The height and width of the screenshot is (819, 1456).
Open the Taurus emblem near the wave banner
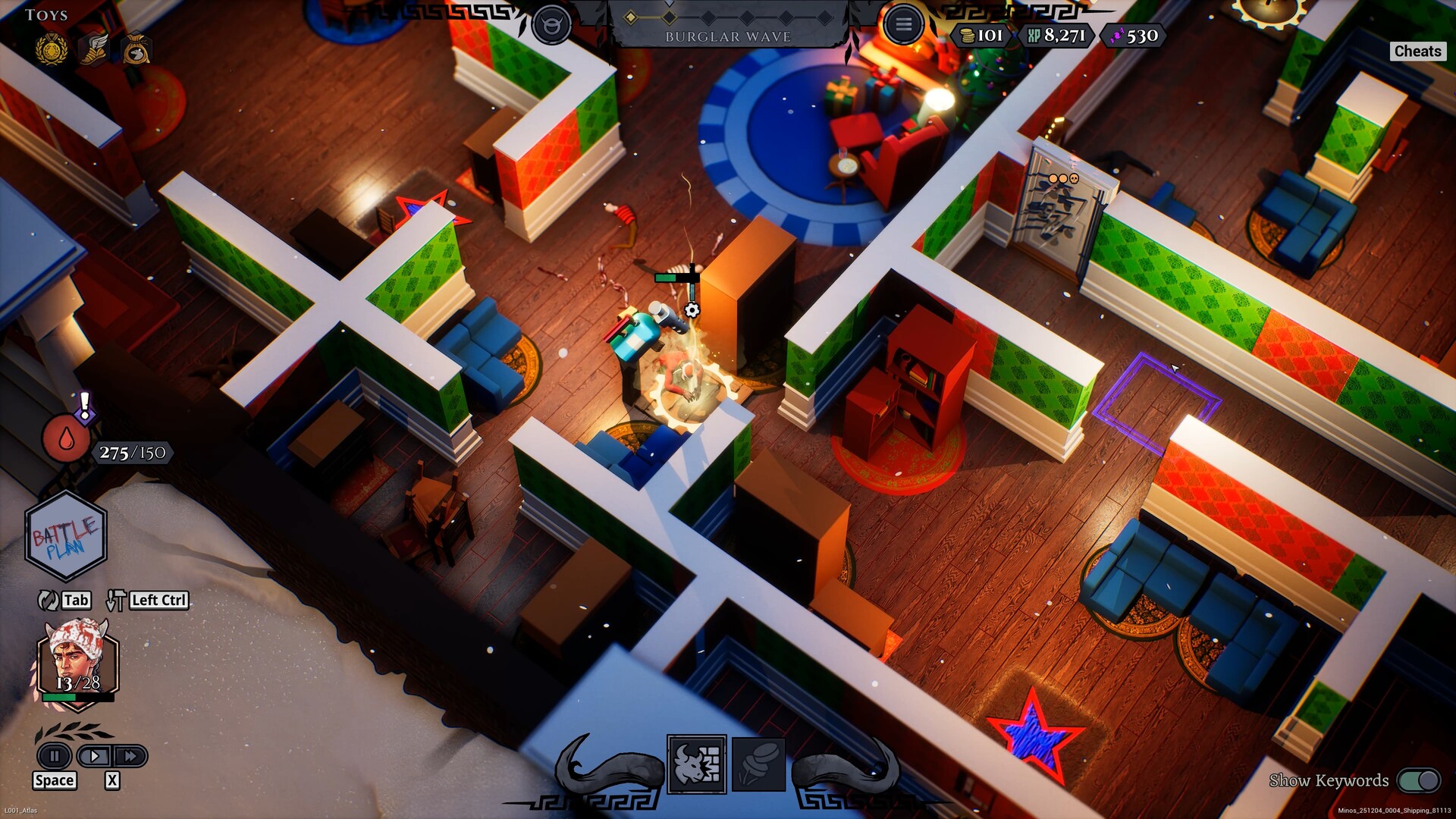[x=552, y=23]
